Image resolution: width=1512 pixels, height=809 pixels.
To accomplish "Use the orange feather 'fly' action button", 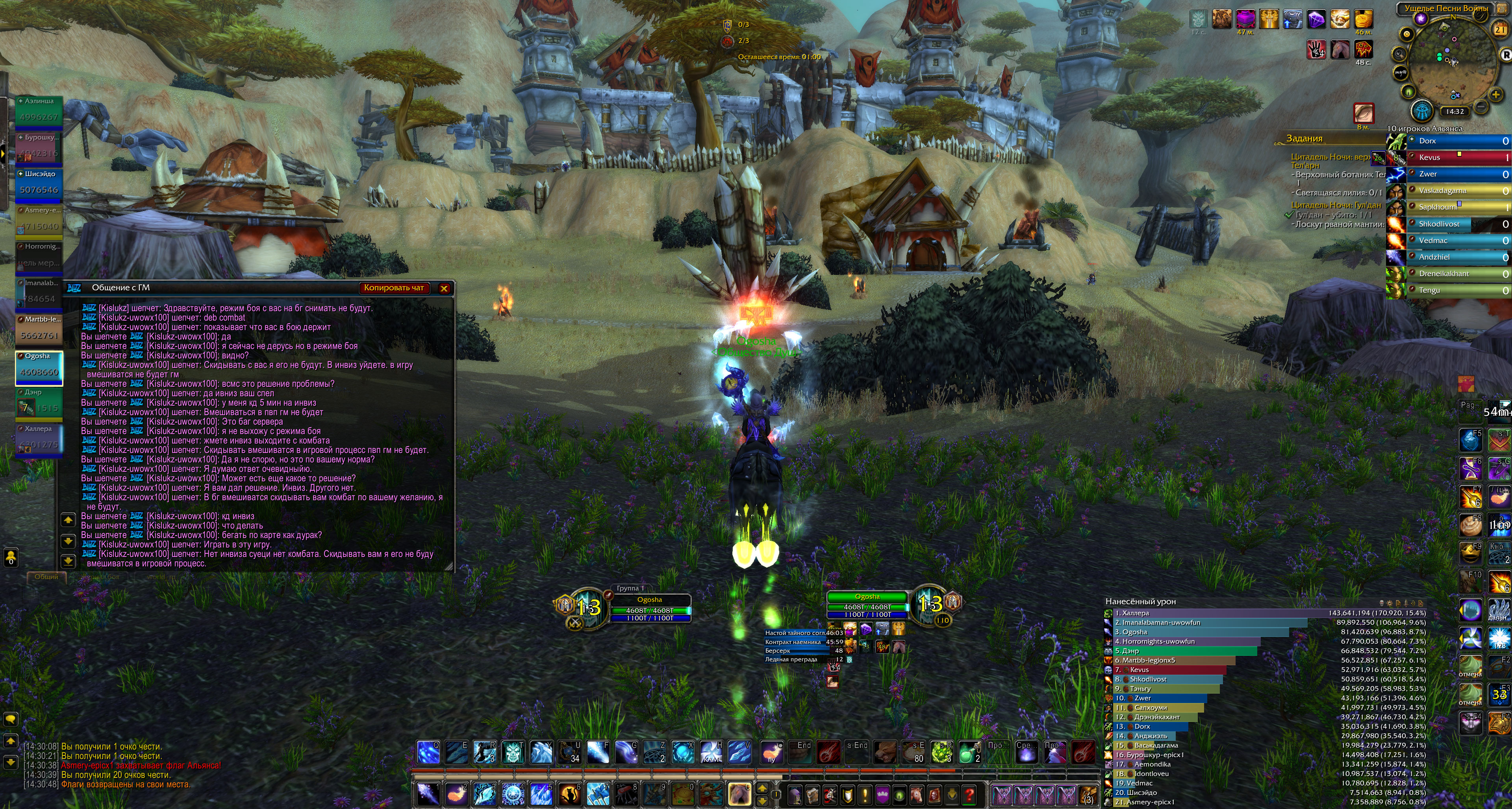I will [772, 752].
